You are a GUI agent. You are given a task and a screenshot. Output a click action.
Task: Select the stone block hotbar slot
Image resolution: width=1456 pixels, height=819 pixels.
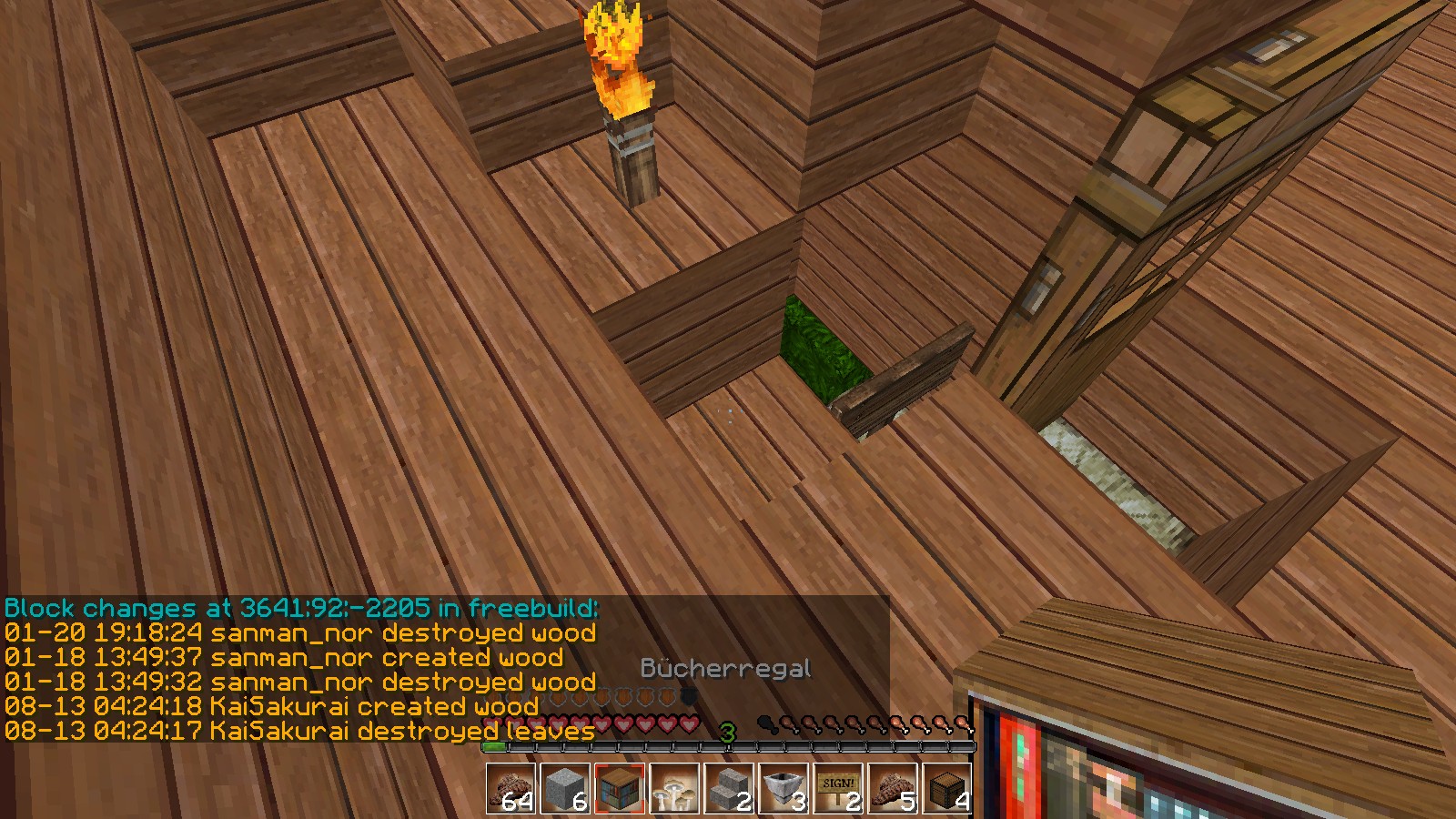[x=565, y=787]
